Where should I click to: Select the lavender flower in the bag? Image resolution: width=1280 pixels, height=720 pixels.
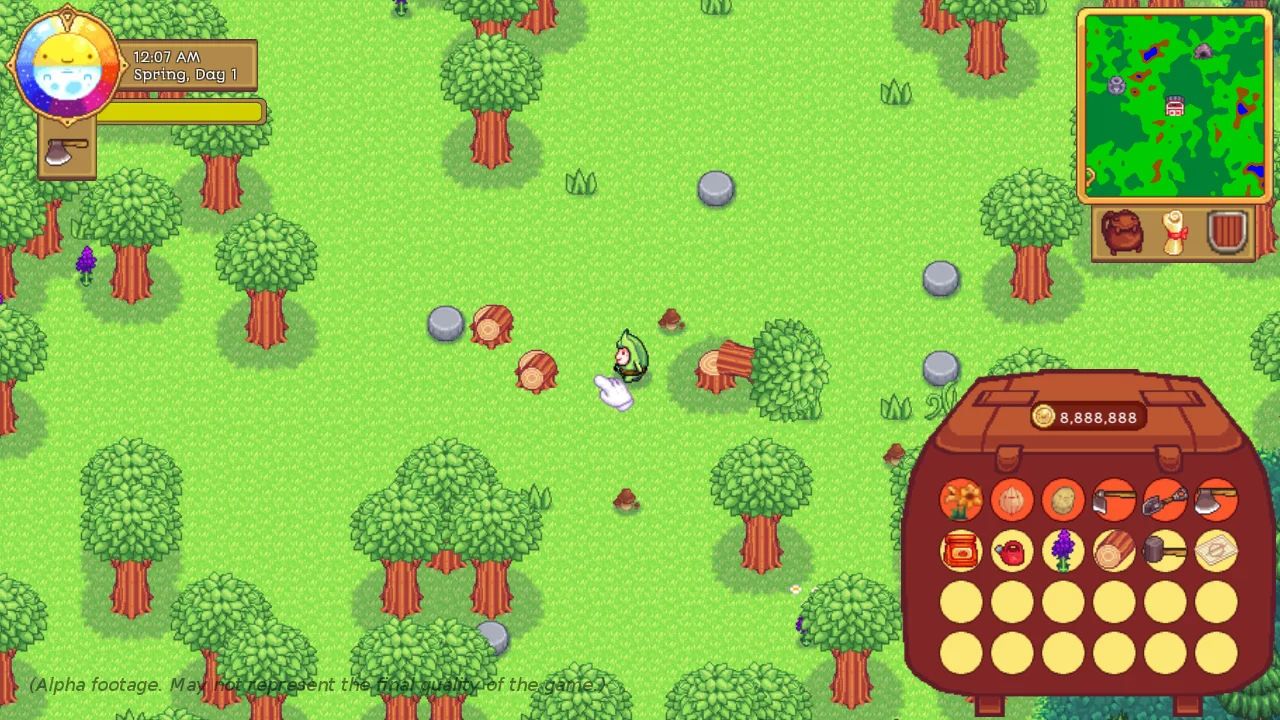click(1062, 553)
